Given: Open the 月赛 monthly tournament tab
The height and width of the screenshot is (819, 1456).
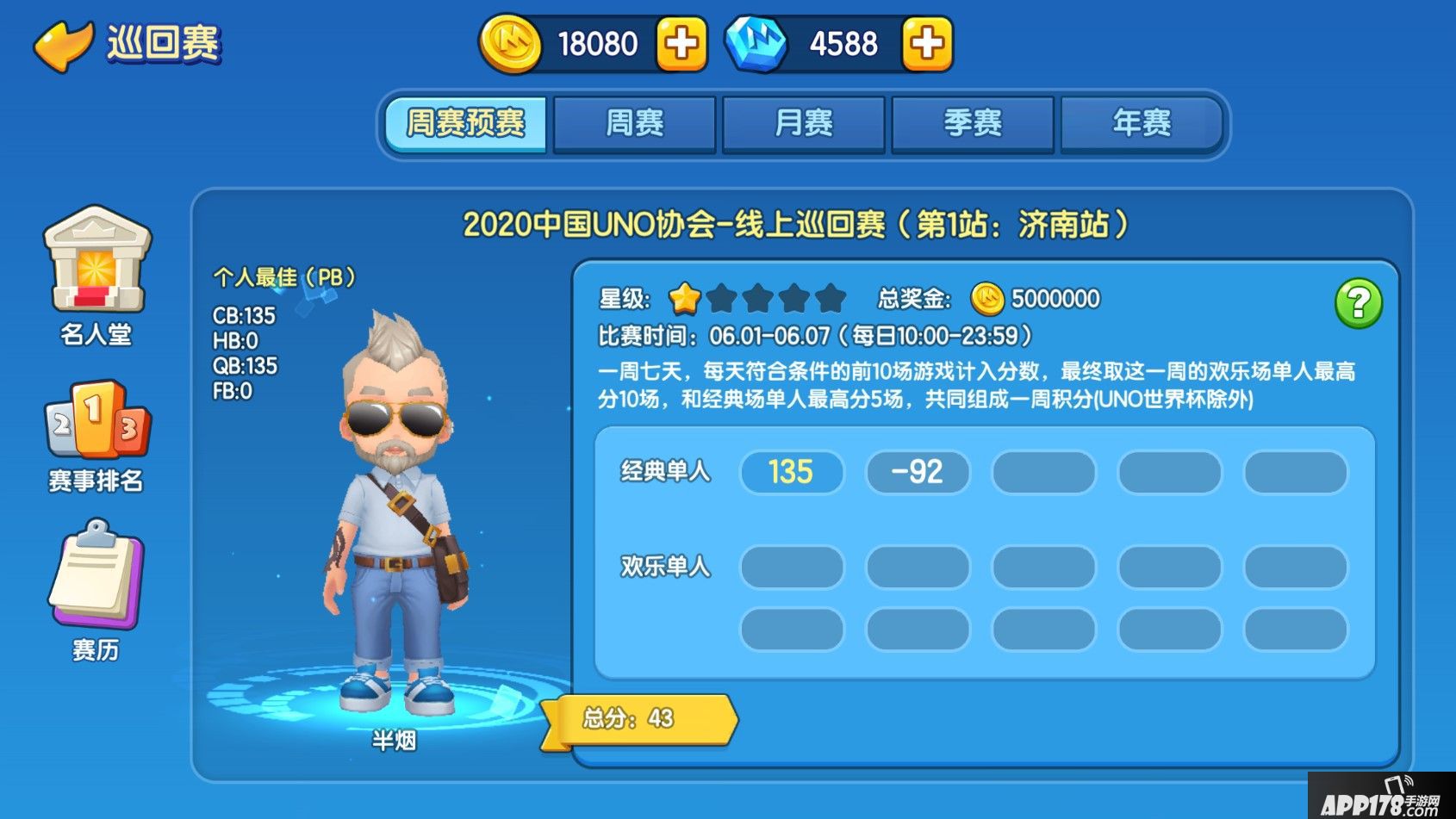Looking at the screenshot, I should pyautogui.click(x=804, y=123).
